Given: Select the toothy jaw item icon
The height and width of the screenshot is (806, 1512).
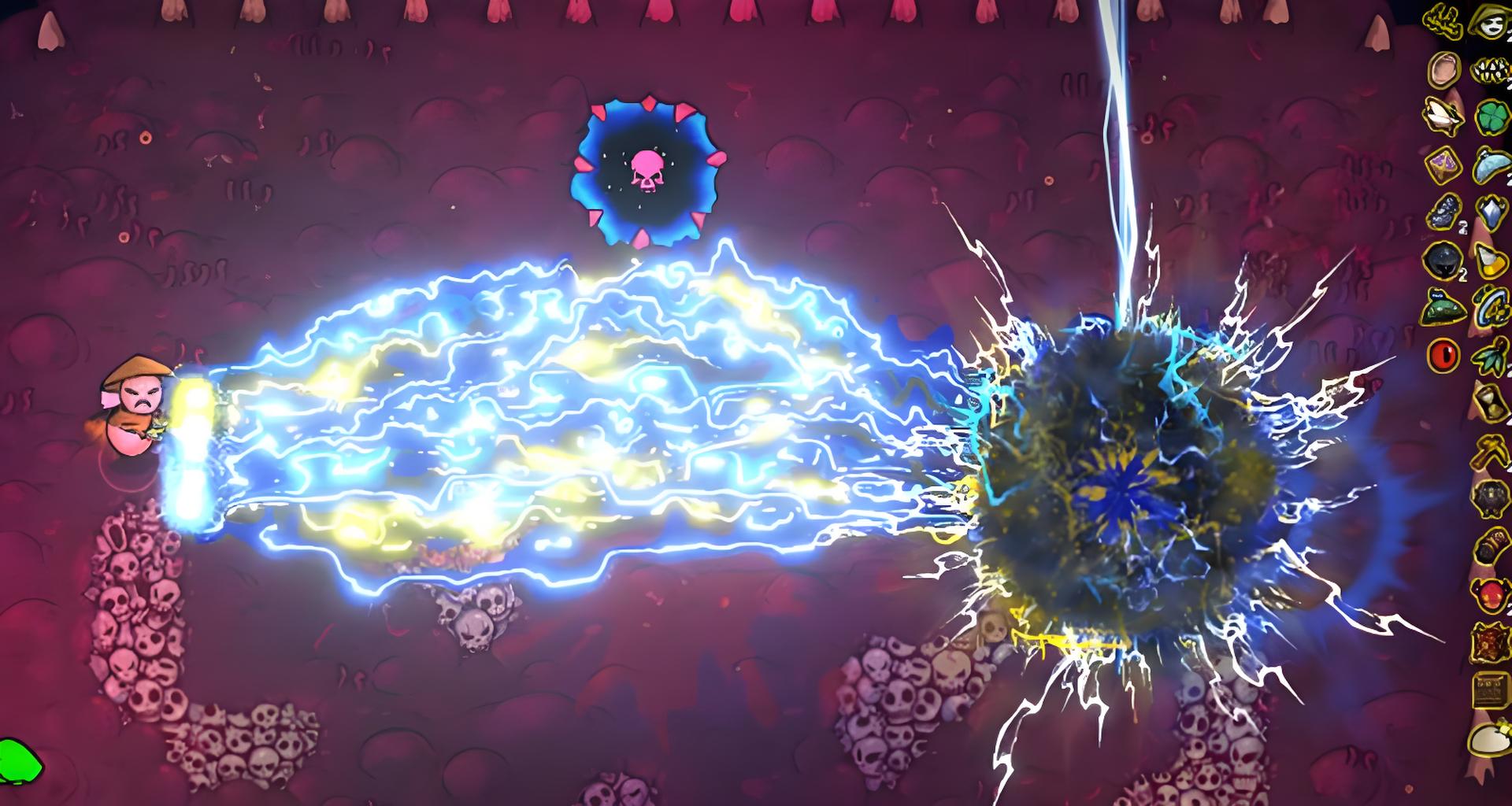Looking at the screenshot, I should [1489, 71].
